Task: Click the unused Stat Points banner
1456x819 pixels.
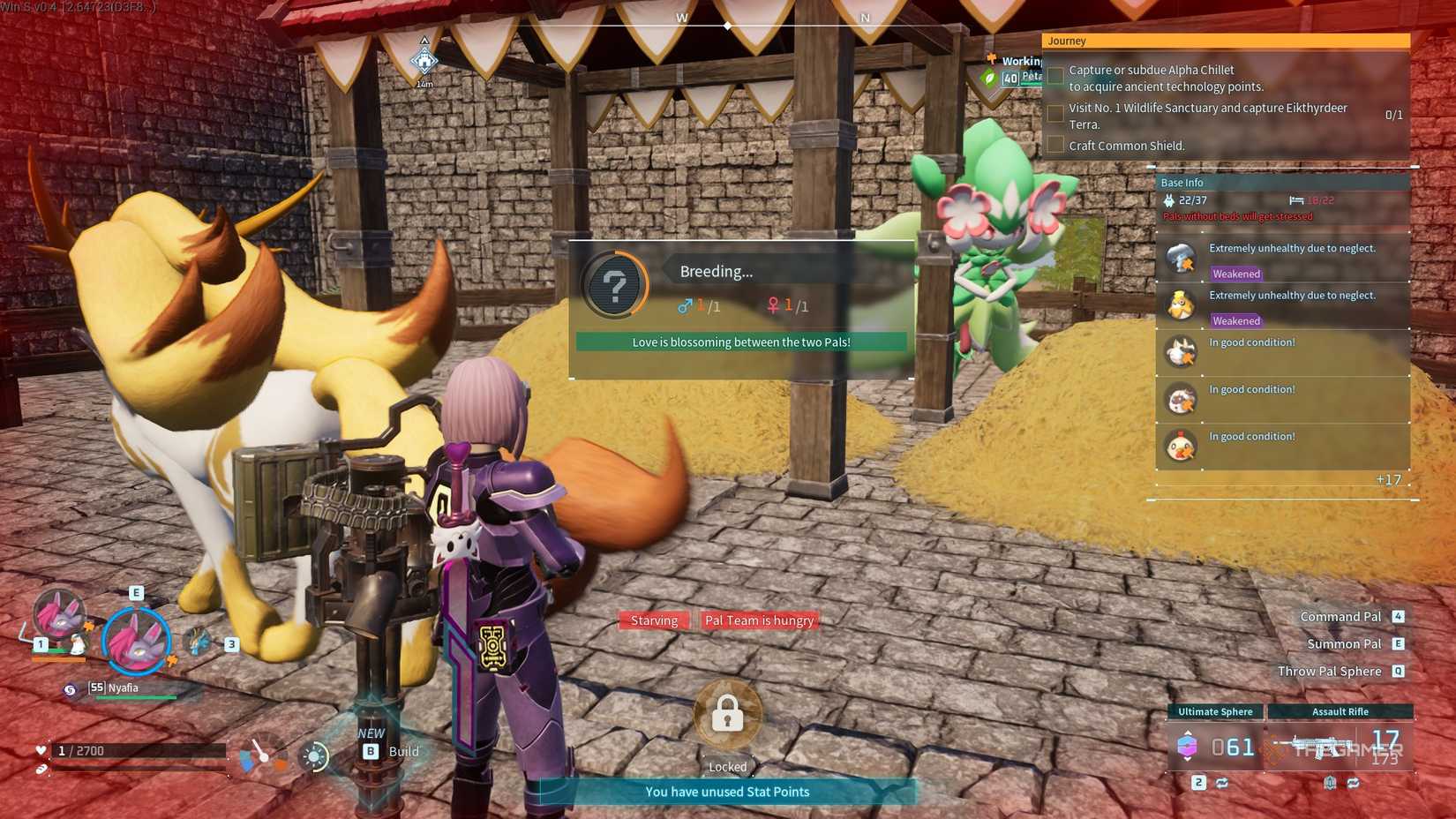Action: tap(726, 792)
